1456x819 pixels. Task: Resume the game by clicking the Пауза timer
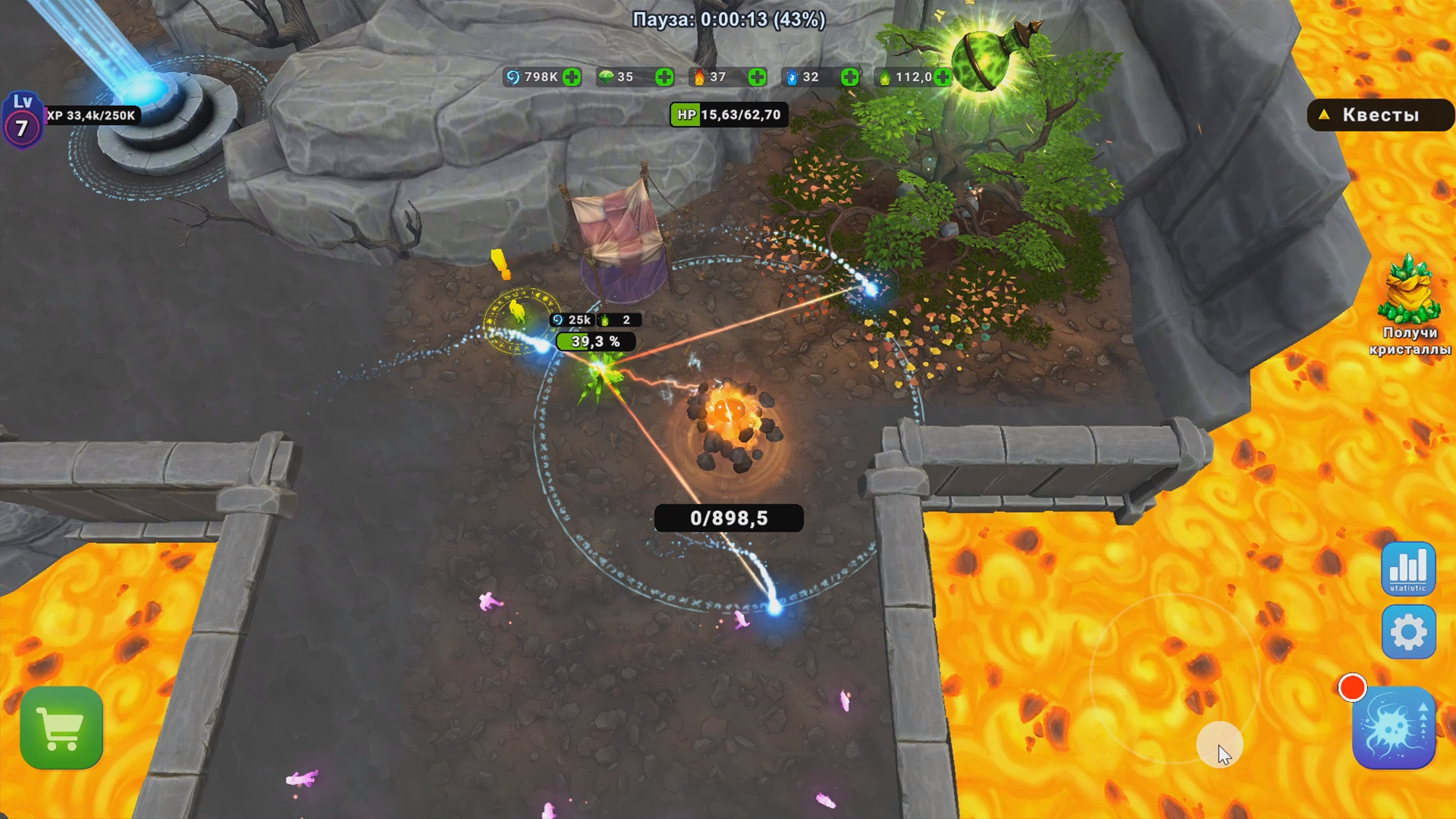[727, 20]
